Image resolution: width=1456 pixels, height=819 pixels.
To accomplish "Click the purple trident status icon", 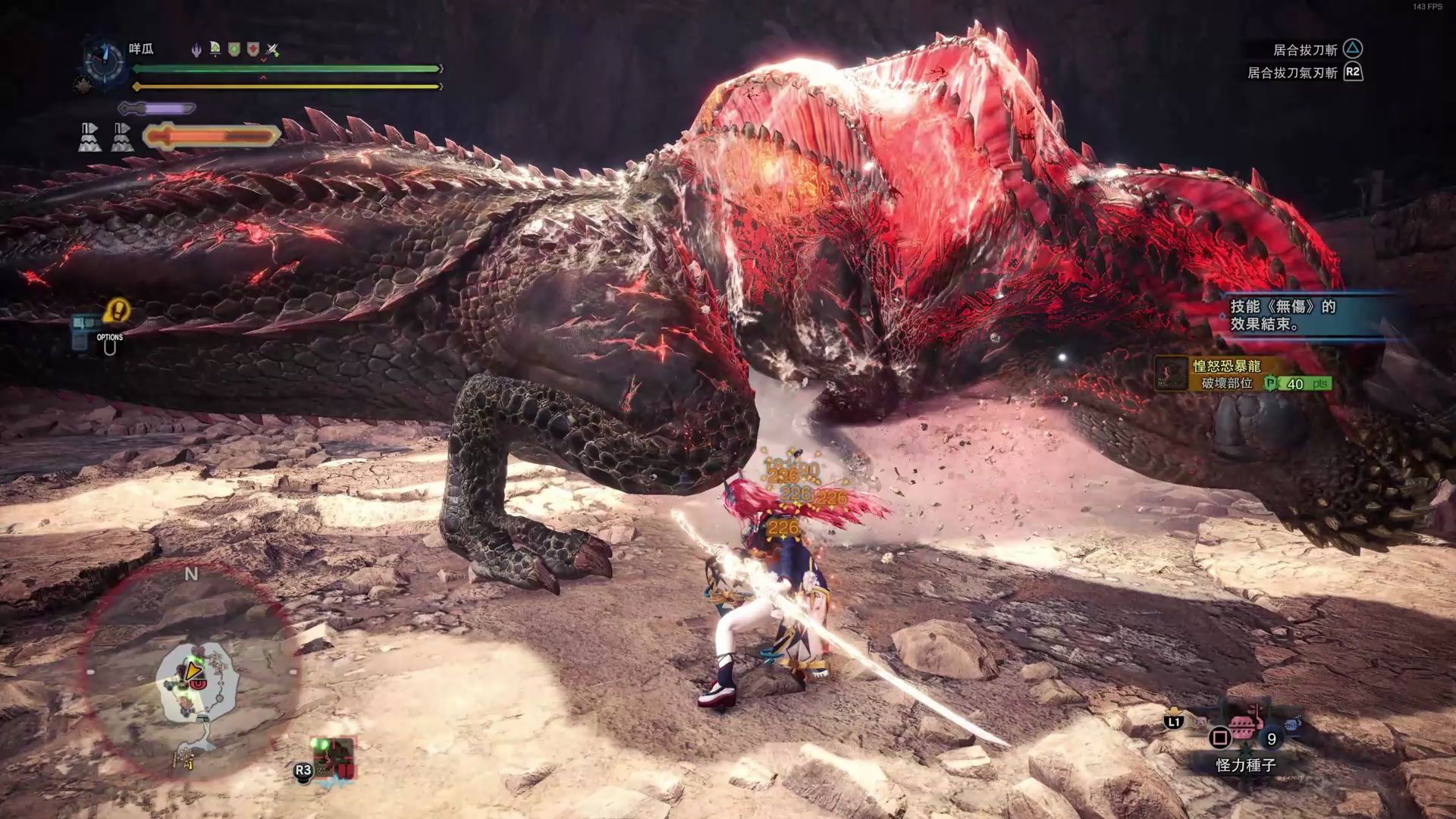I will tap(196, 50).
